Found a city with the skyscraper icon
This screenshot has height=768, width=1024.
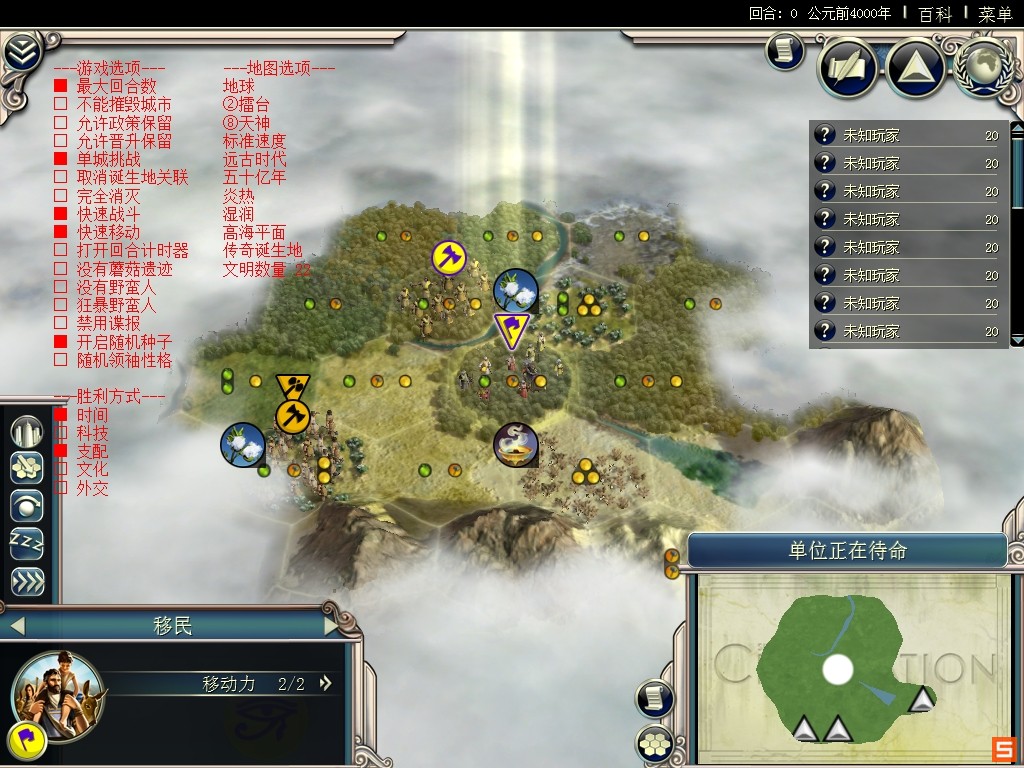(27, 431)
